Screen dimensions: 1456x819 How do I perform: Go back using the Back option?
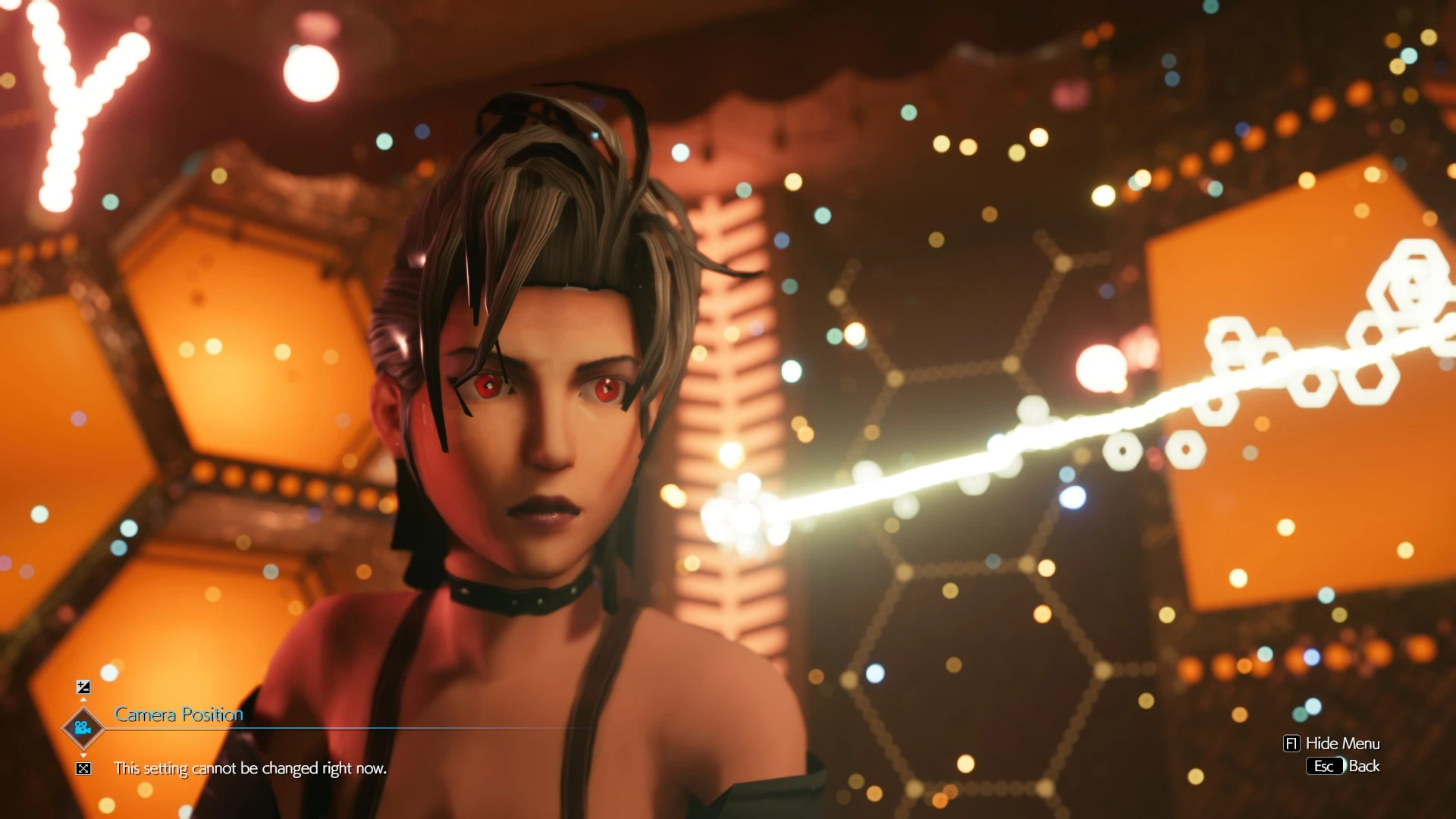1343,766
